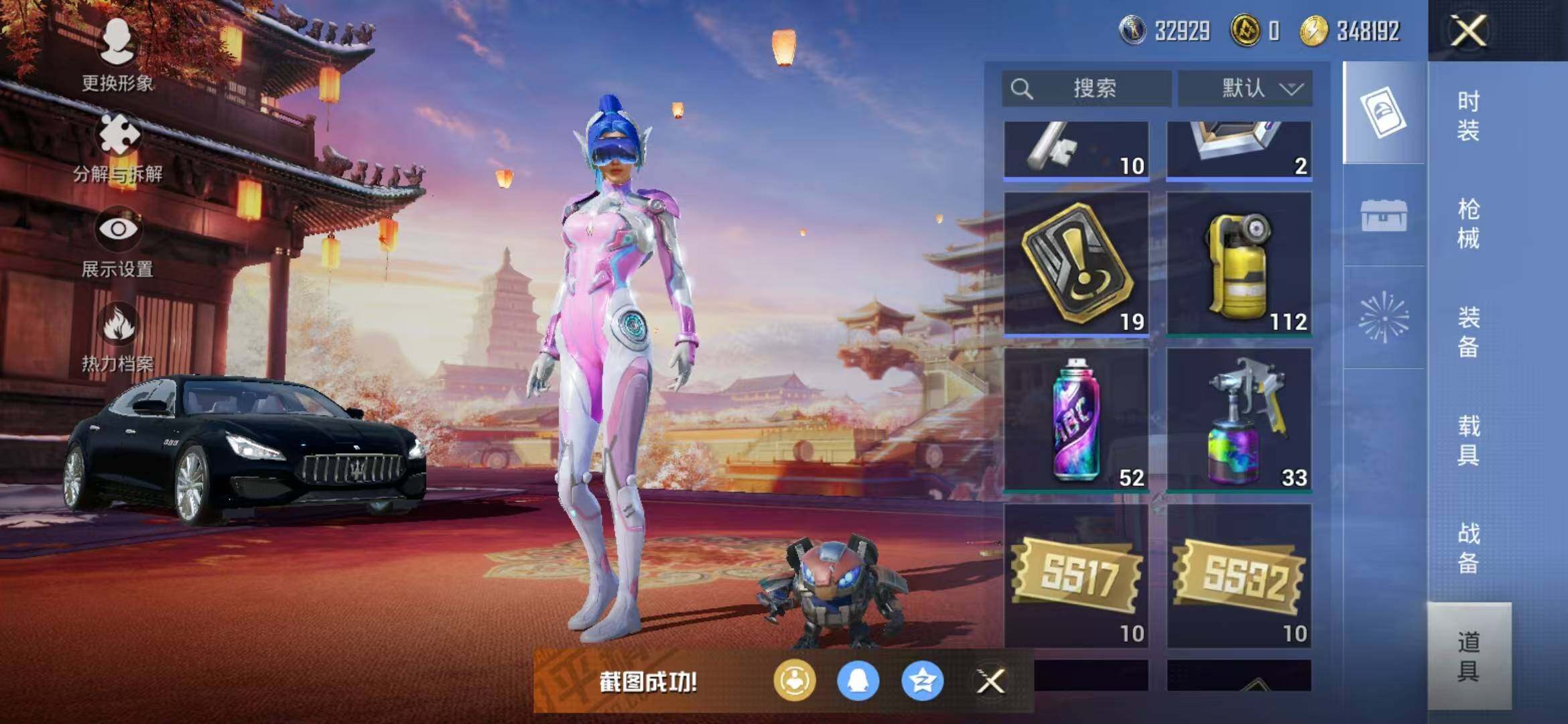Switch to 载具 vehicles tab
1568x724 pixels.
(x=1467, y=440)
